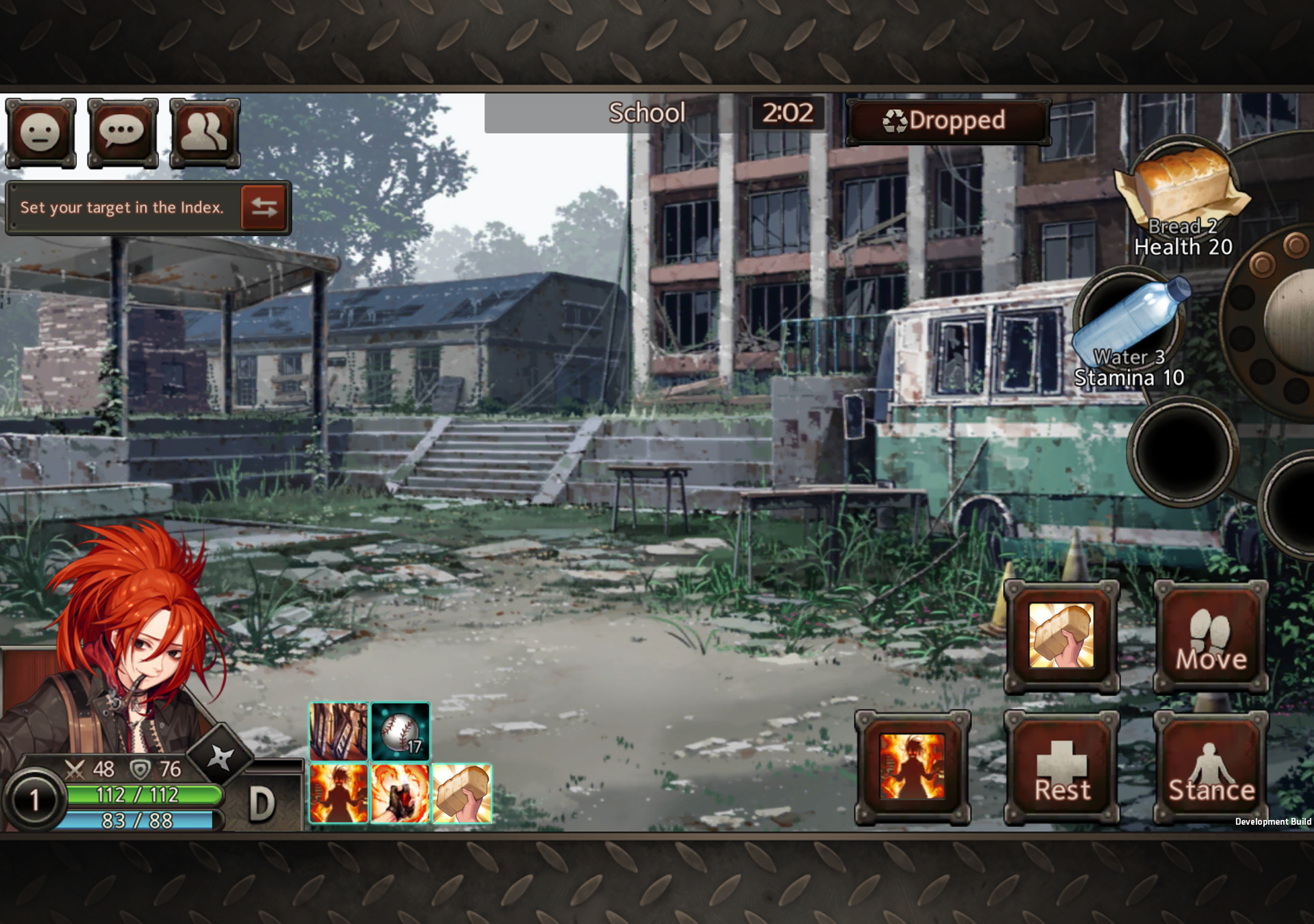Use the bread eating skill icon
Viewport: 1314px width, 924px height.
click(x=462, y=793)
